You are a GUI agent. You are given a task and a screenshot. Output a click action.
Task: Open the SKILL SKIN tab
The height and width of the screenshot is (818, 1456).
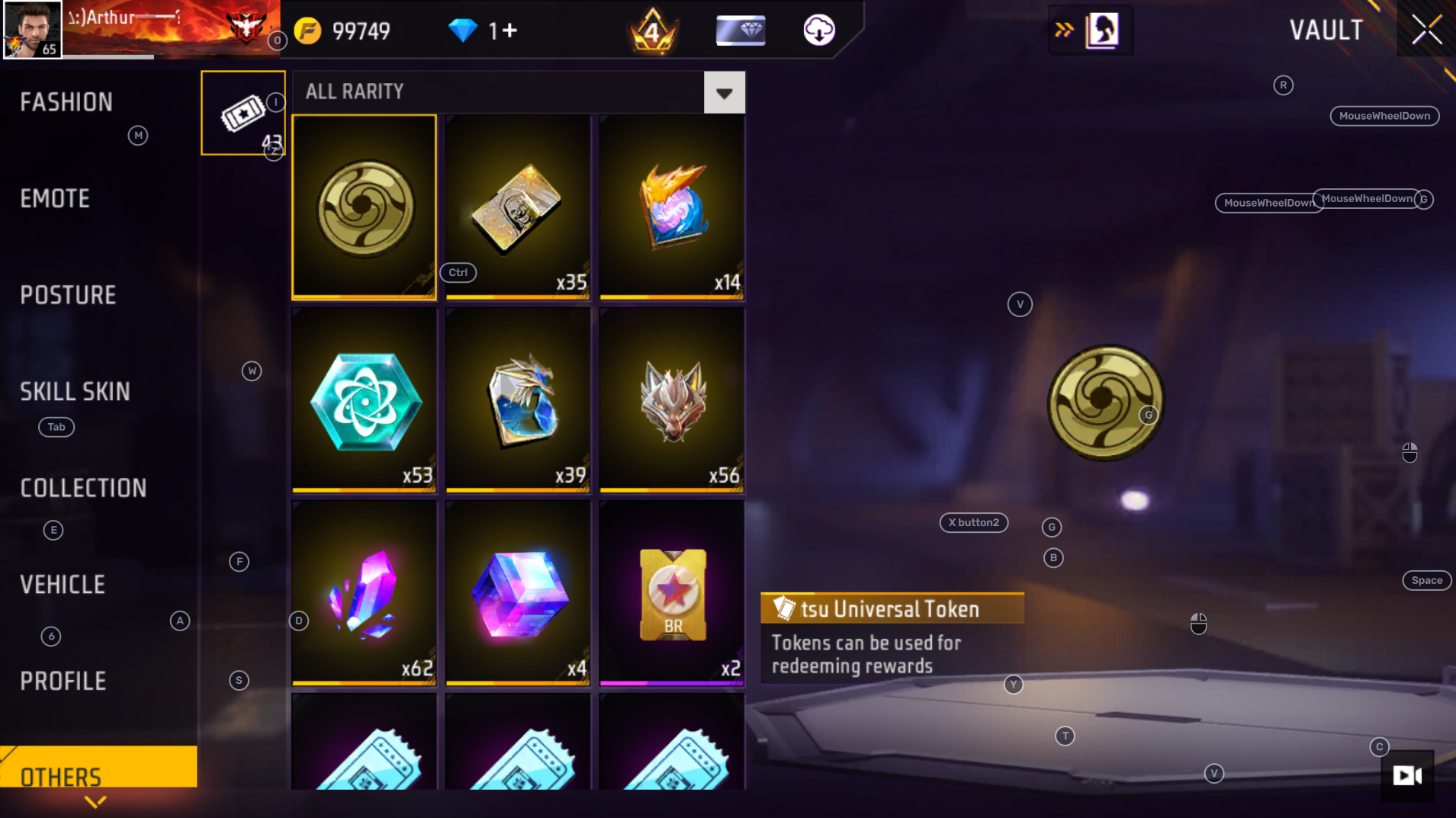point(75,391)
